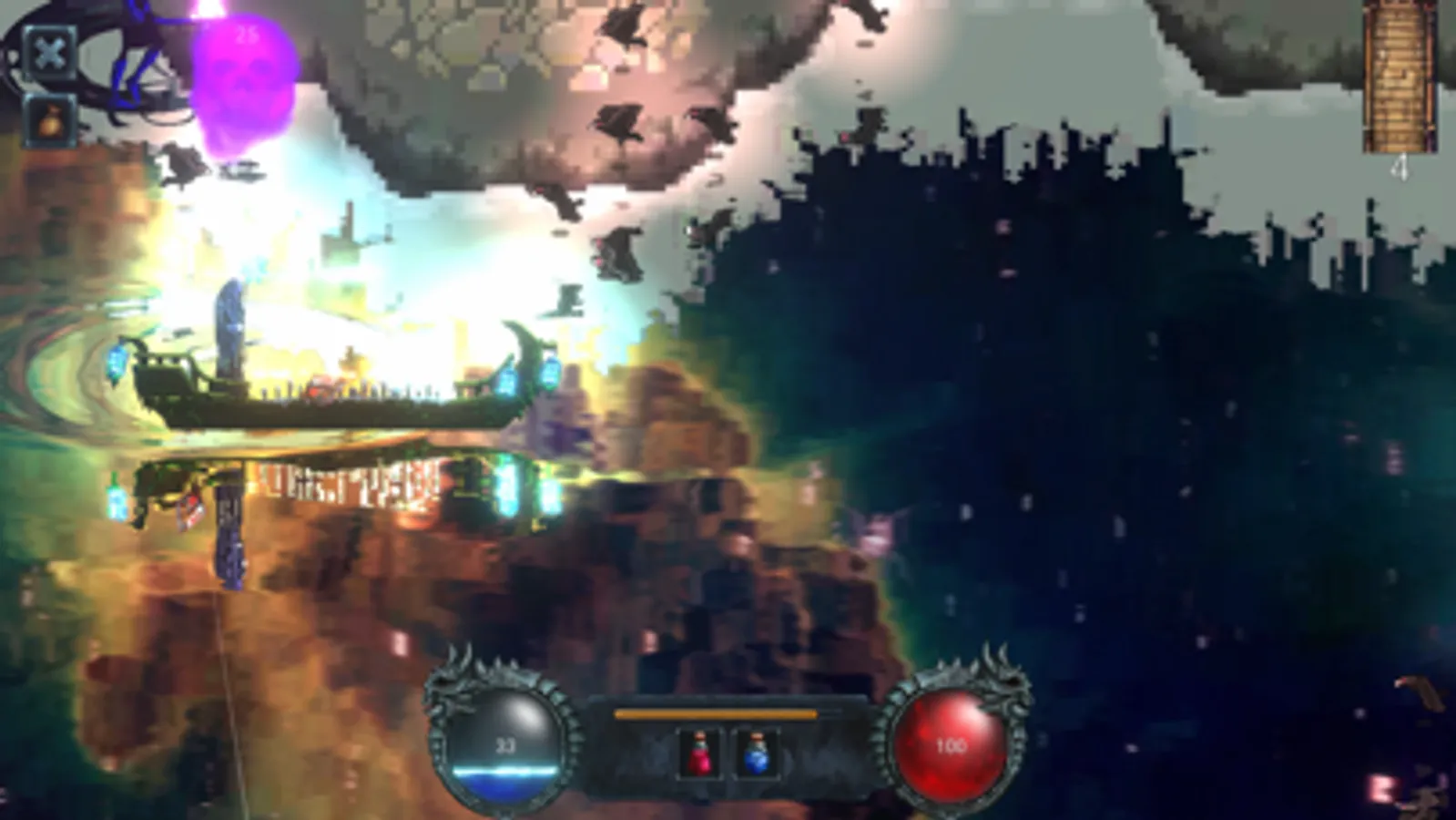Use the blue mana potion
The height and width of the screenshot is (820, 1456).
(x=758, y=753)
